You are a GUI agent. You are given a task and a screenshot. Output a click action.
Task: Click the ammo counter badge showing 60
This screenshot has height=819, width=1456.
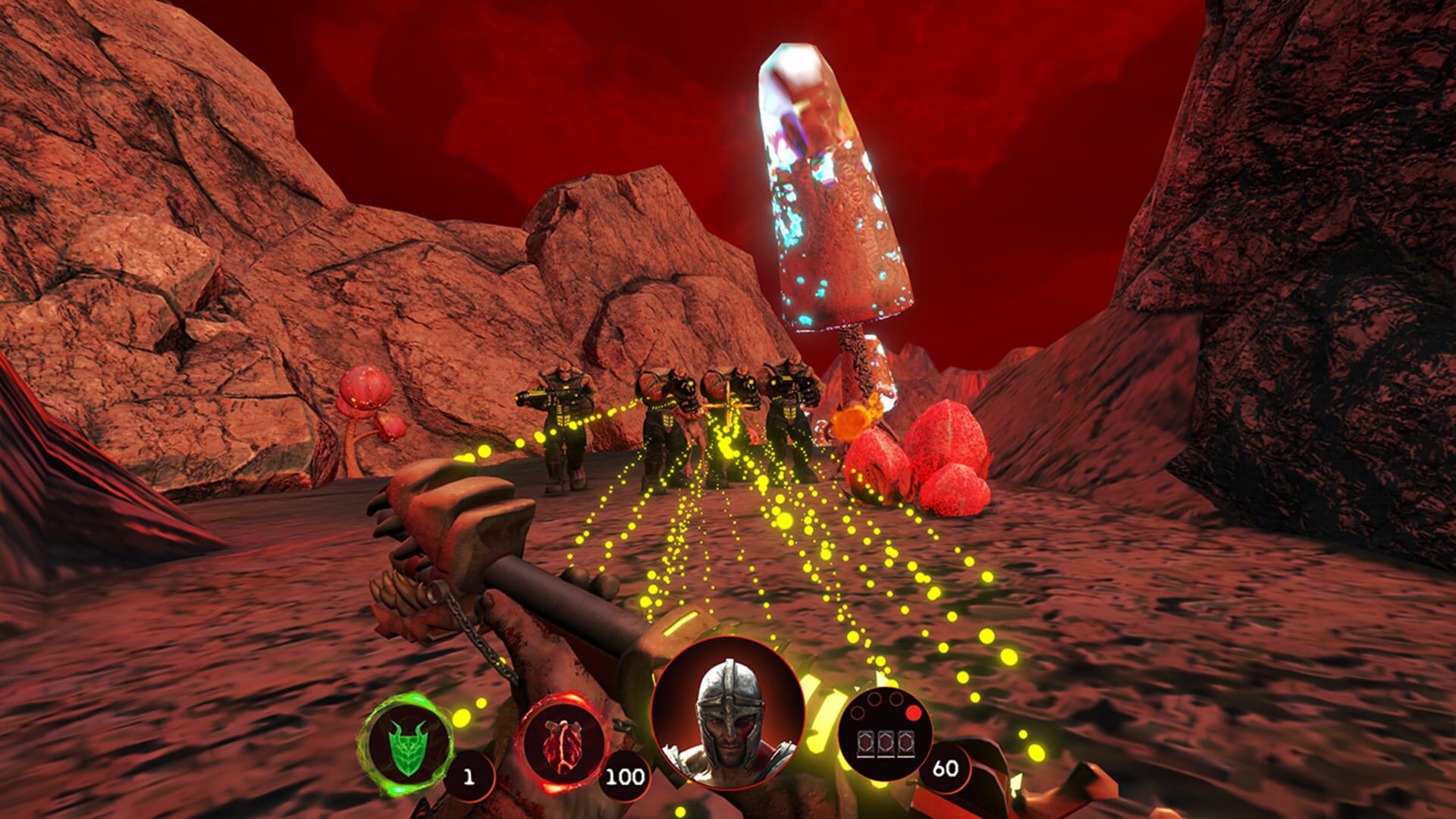(946, 768)
